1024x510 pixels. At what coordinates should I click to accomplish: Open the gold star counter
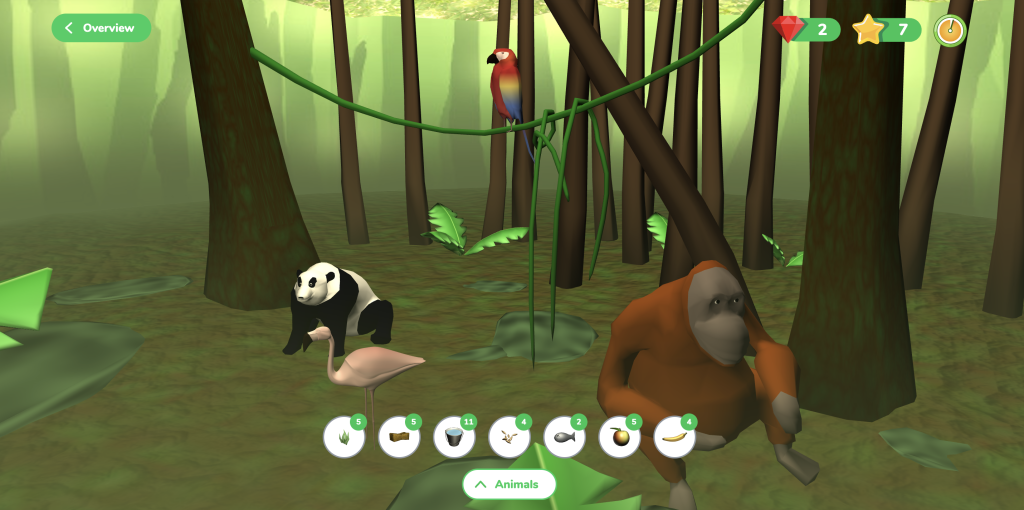886,30
